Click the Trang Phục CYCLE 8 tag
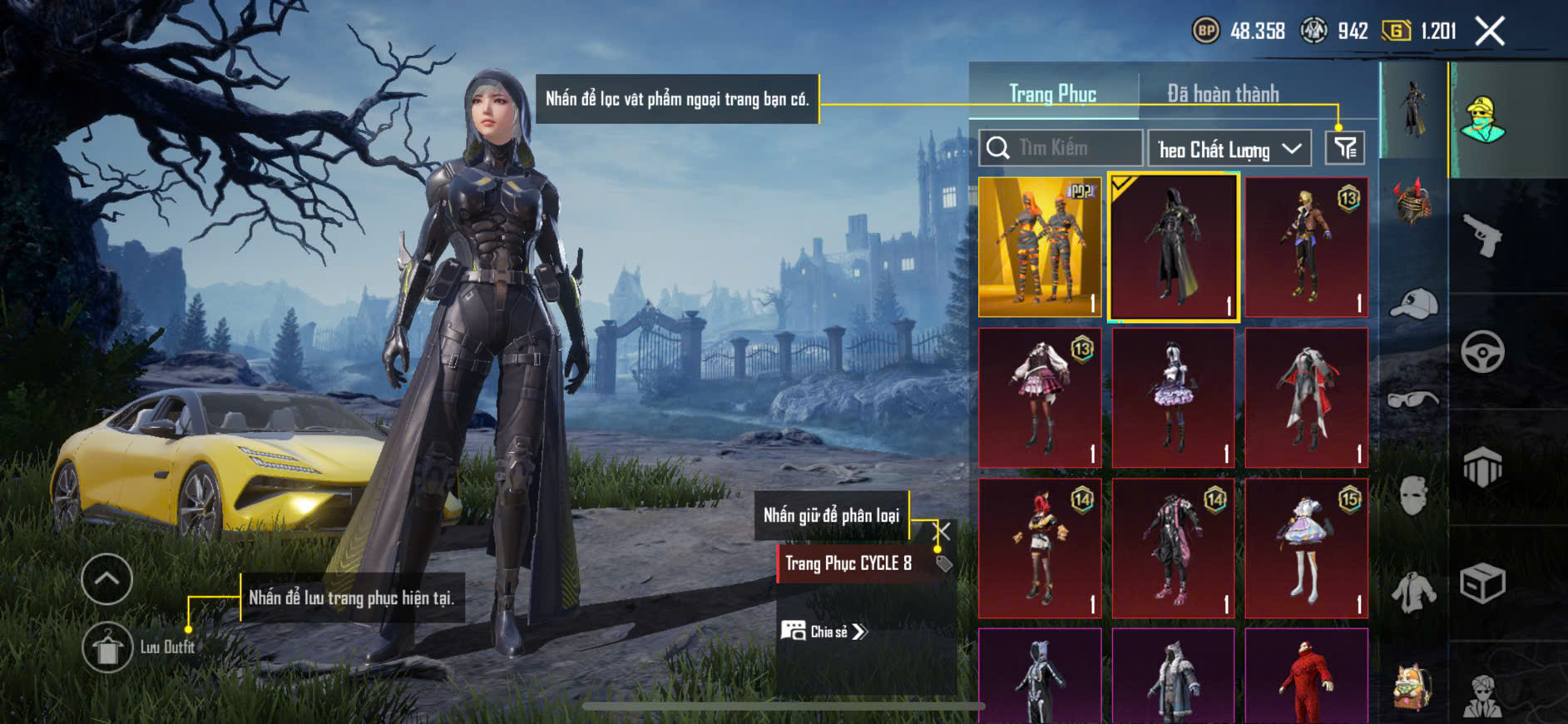 pos(848,563)
